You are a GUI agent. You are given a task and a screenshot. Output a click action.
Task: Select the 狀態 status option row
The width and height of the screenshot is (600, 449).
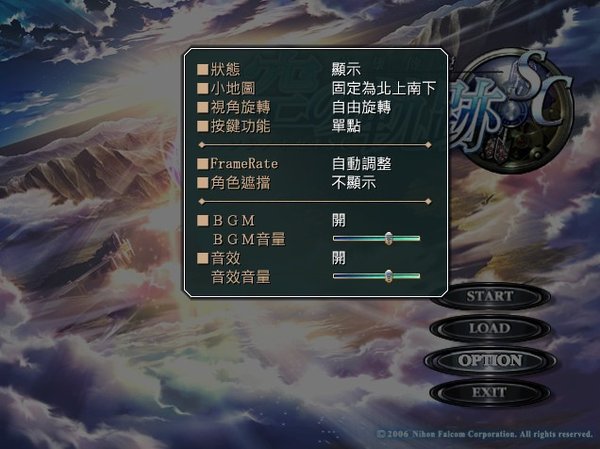click(226, 70)
